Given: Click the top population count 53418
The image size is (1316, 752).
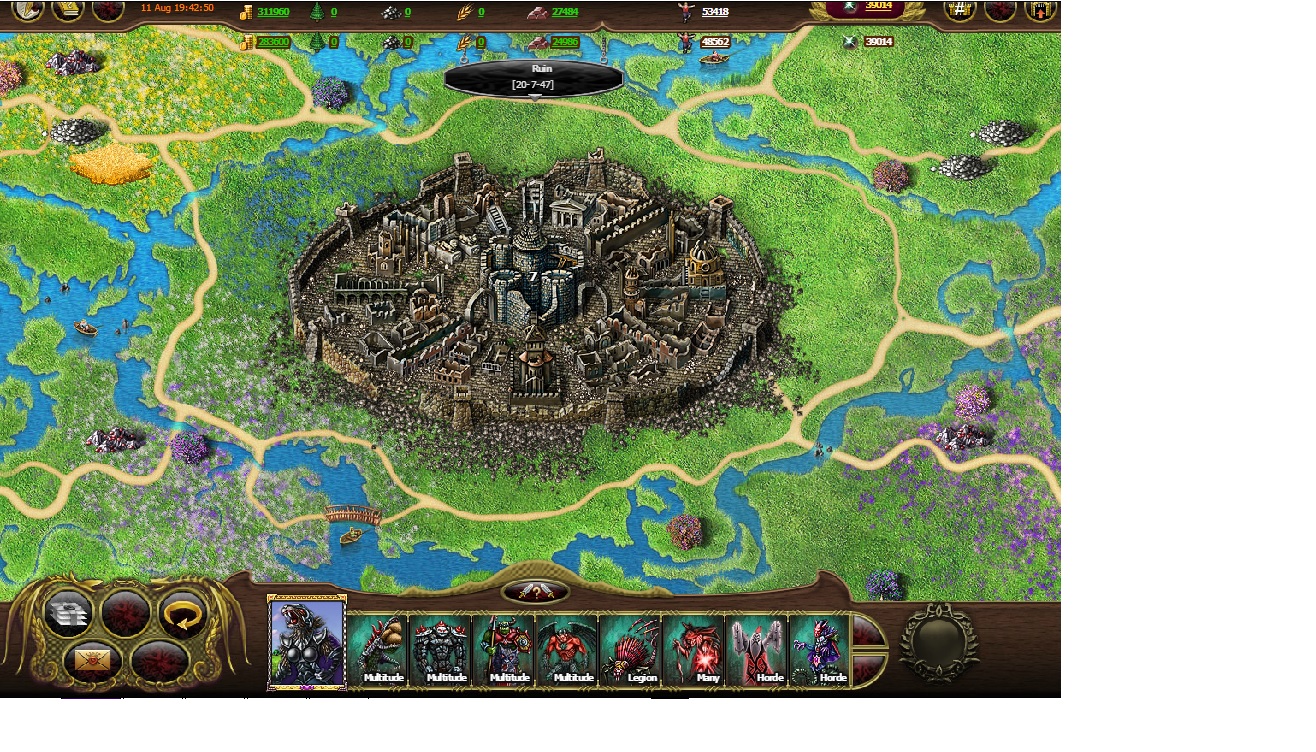Looking at the screenshot, I should click(715, 12).
